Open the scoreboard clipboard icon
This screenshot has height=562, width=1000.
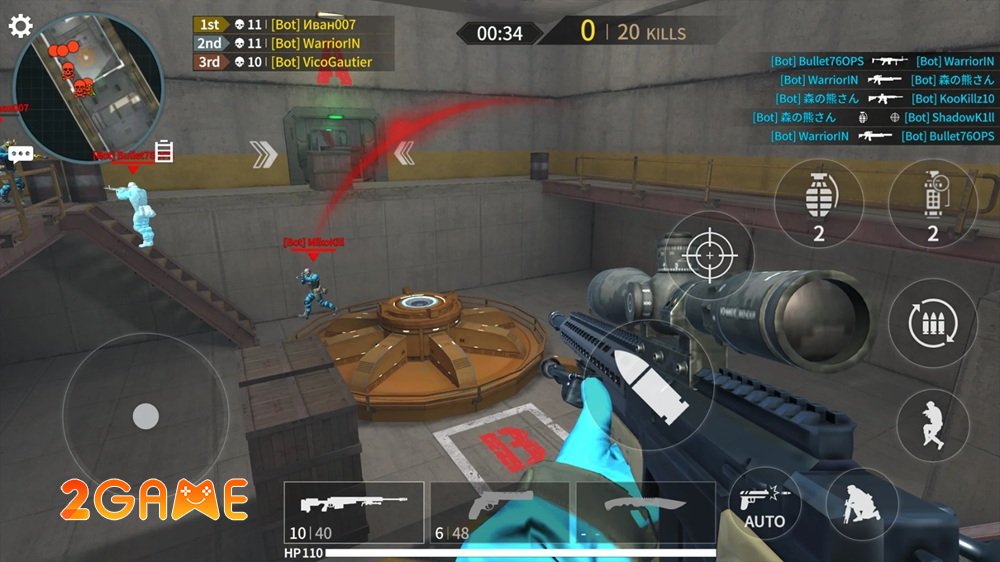pos(164,151)
